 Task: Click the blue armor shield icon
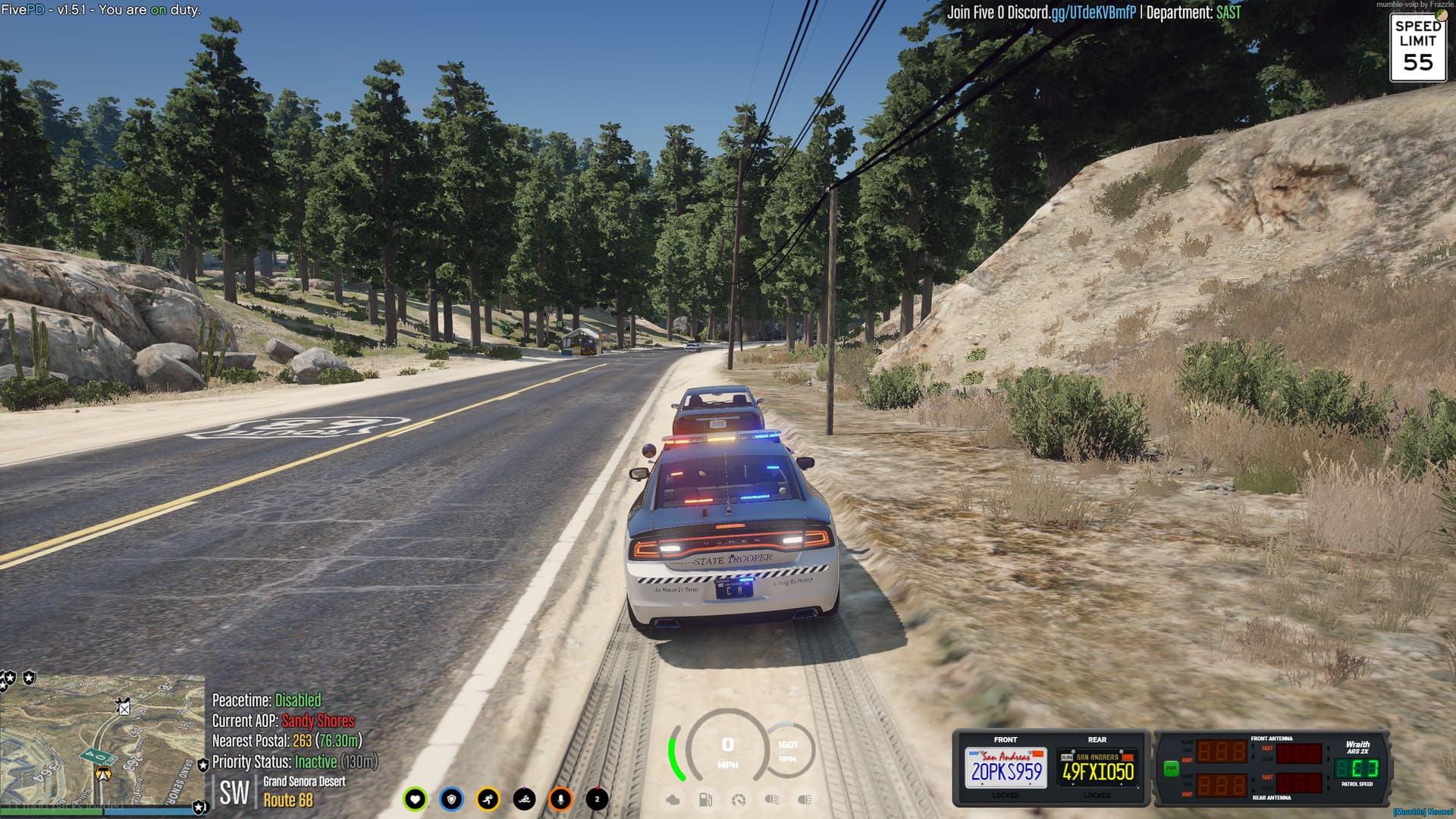click(x=453, y=798)
